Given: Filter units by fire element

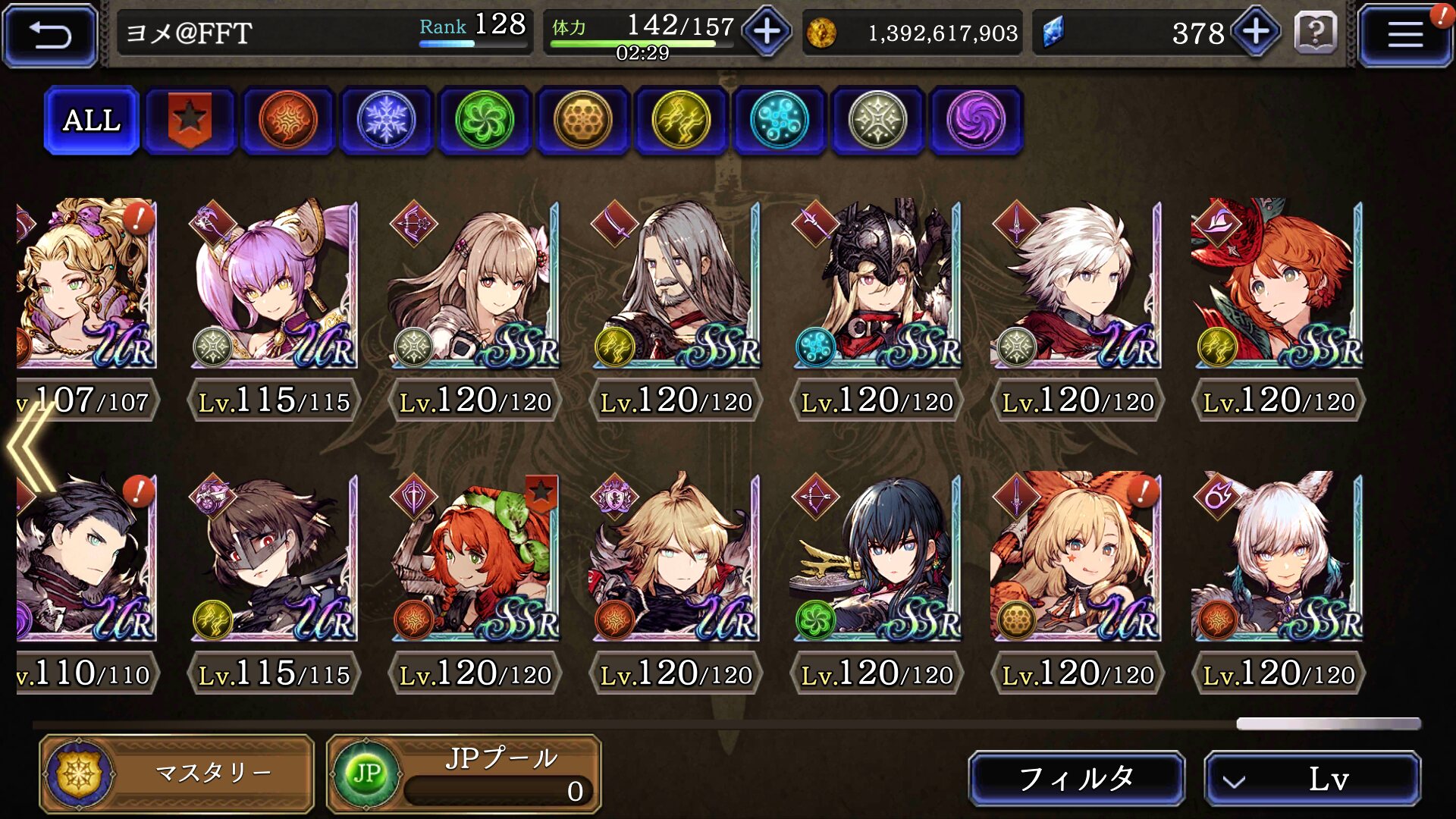Looking at the screenshot, I should (x=287, y=120).
